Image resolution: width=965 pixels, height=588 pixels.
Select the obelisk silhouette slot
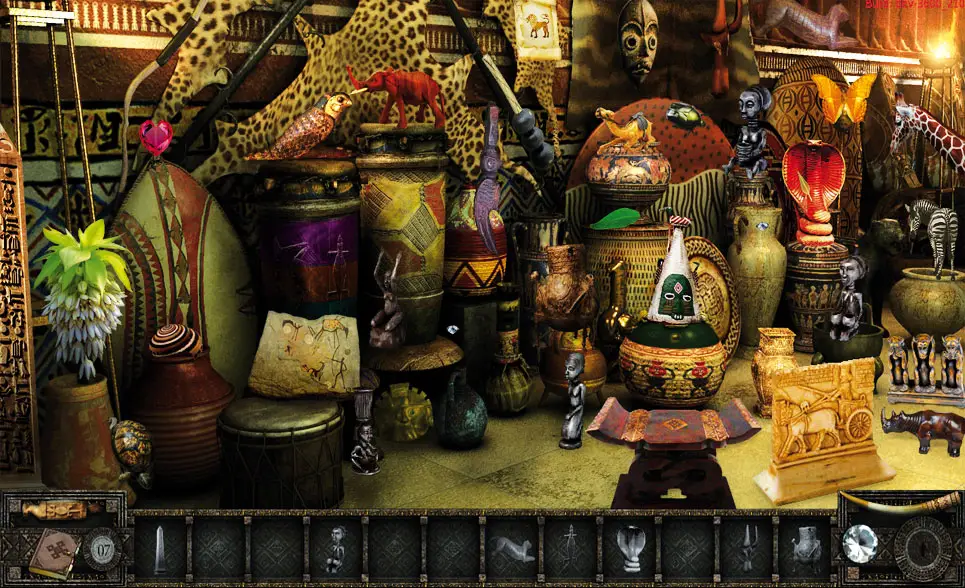tap(160, 549)
